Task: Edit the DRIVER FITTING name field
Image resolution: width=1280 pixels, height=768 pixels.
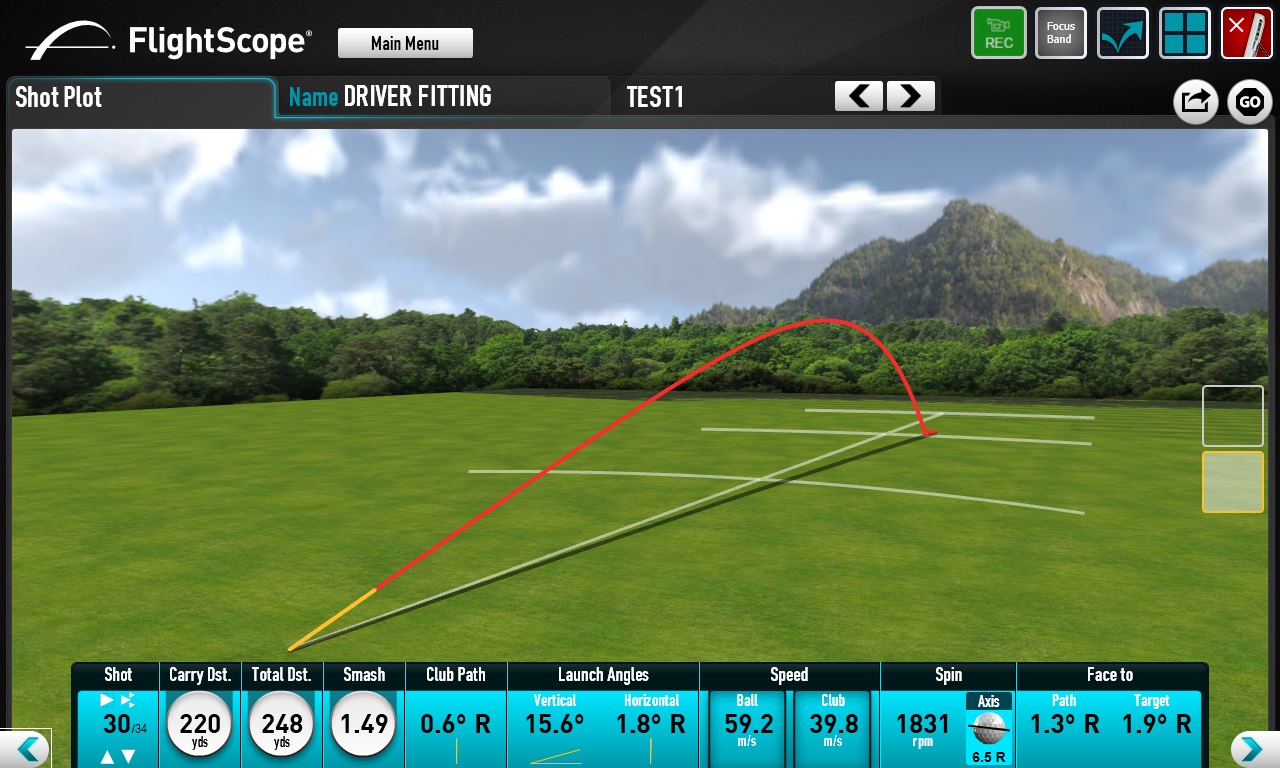Action: point(417,97)
